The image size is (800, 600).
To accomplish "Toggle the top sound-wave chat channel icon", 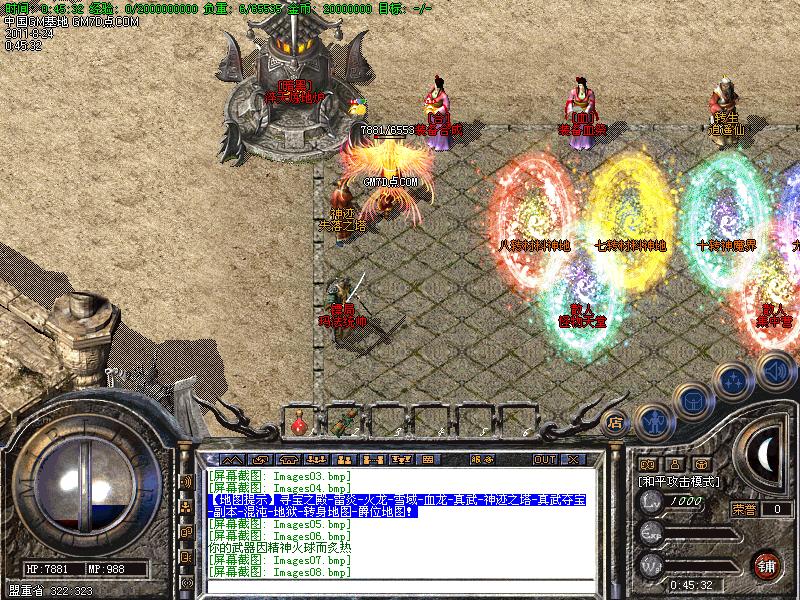I will (x=186, y=481).
